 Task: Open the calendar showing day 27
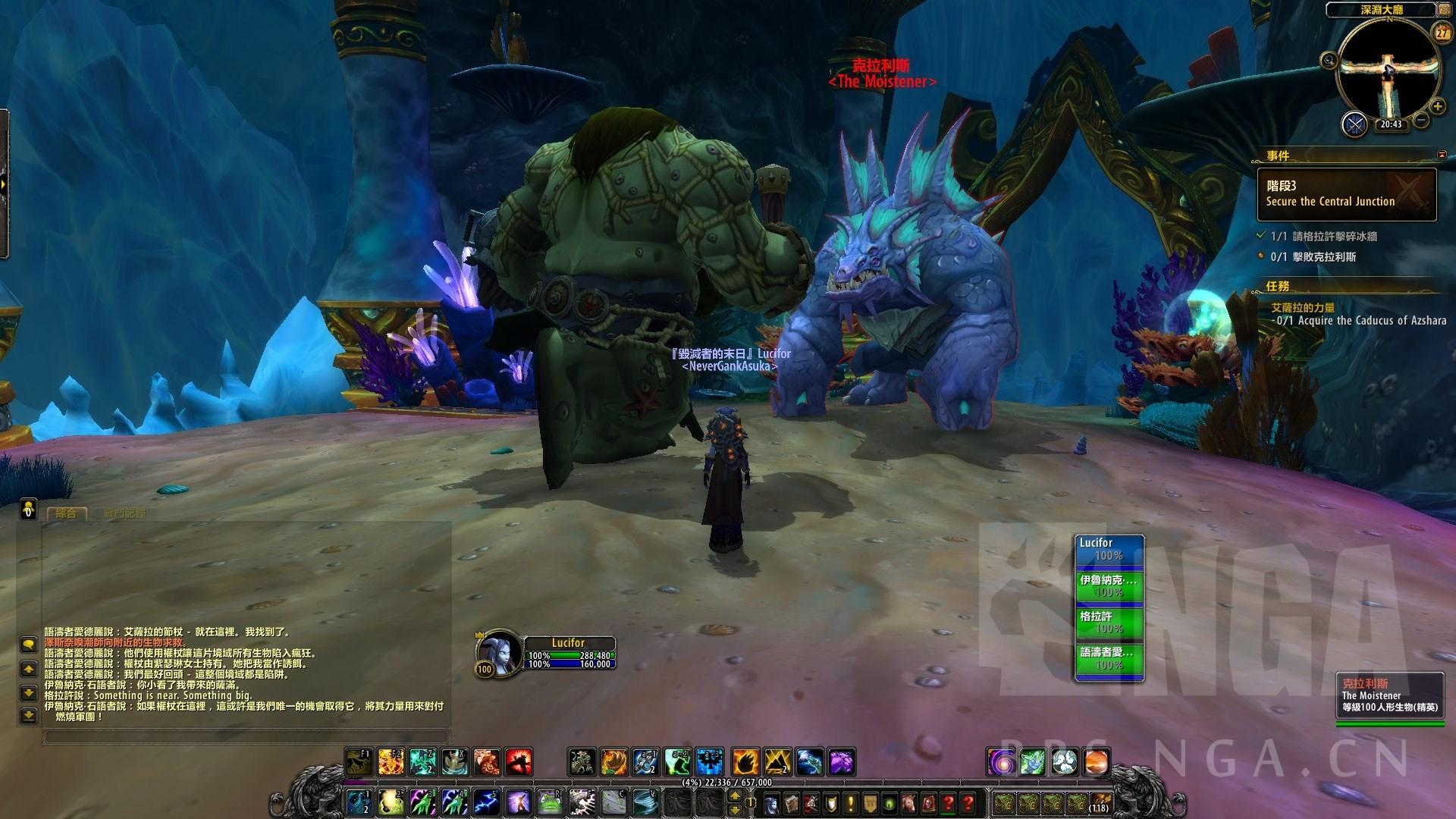[x=1441, y=33]
